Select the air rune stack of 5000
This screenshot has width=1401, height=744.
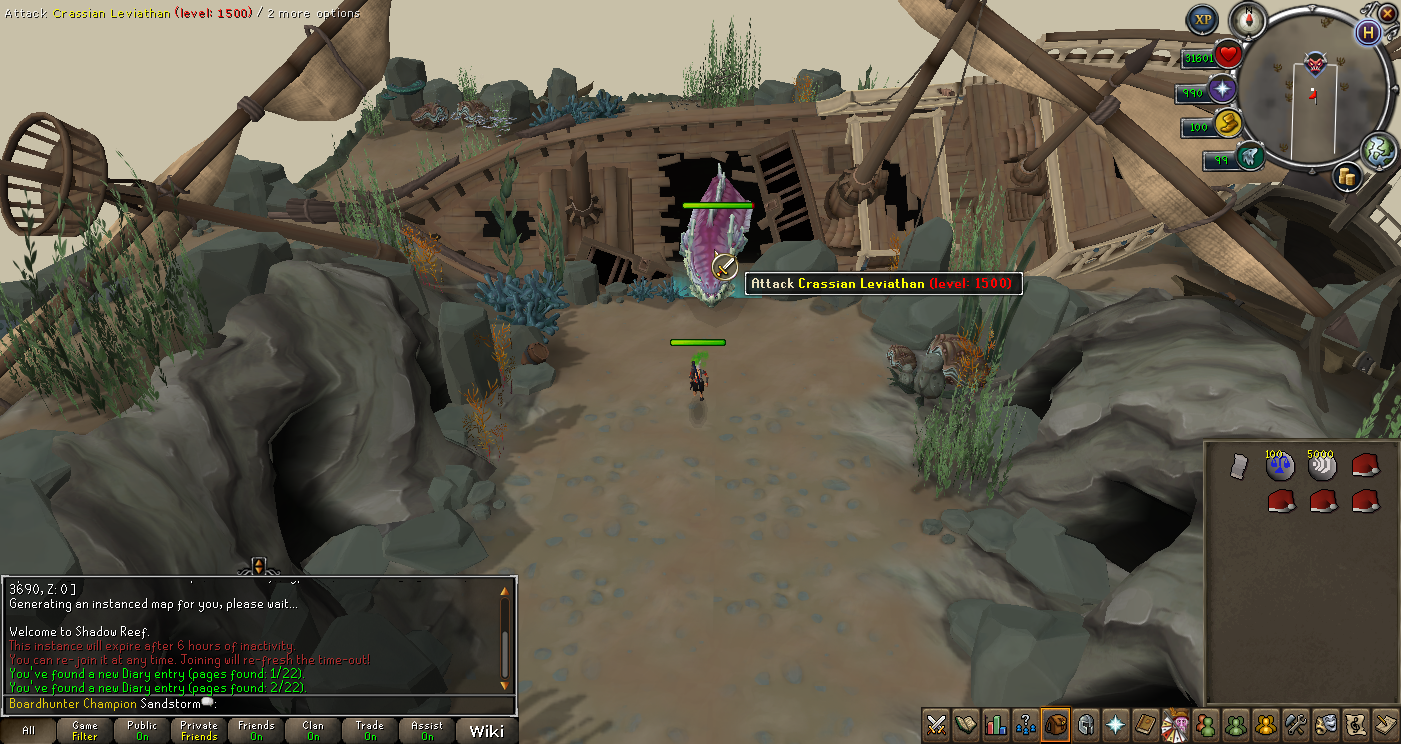tap(1322, 466)
